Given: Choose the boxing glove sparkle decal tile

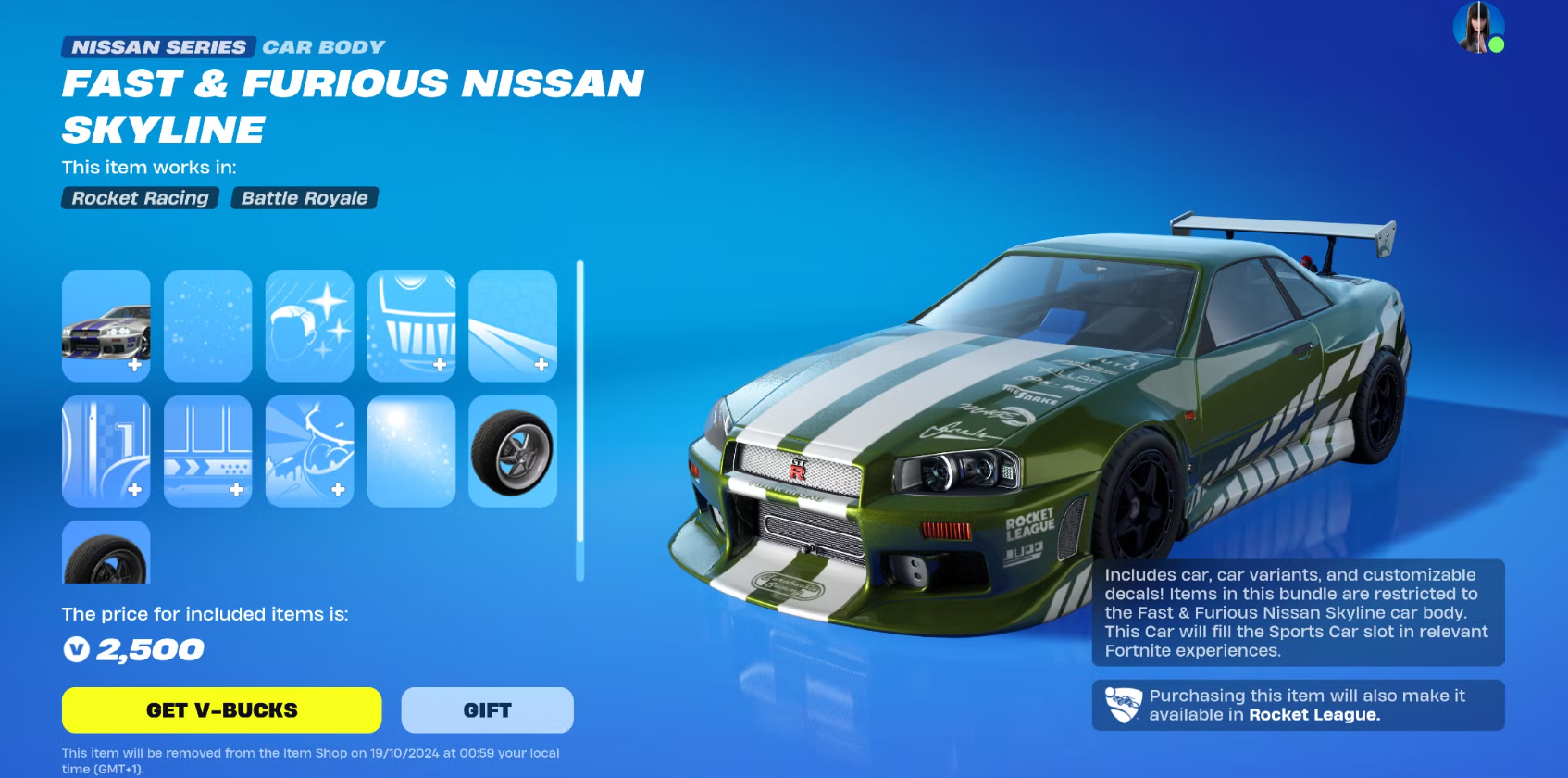Looking at the screenshot, I should (309, 326).
